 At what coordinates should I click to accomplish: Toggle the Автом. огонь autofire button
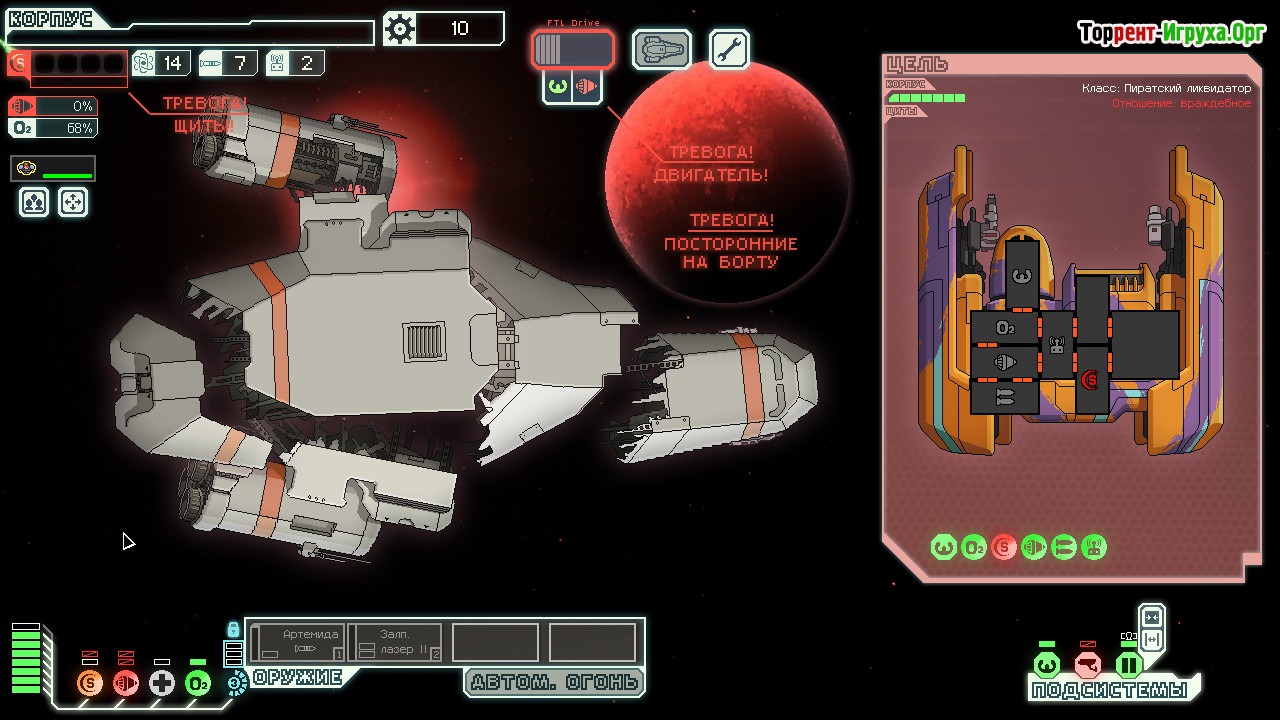point(555,682)
